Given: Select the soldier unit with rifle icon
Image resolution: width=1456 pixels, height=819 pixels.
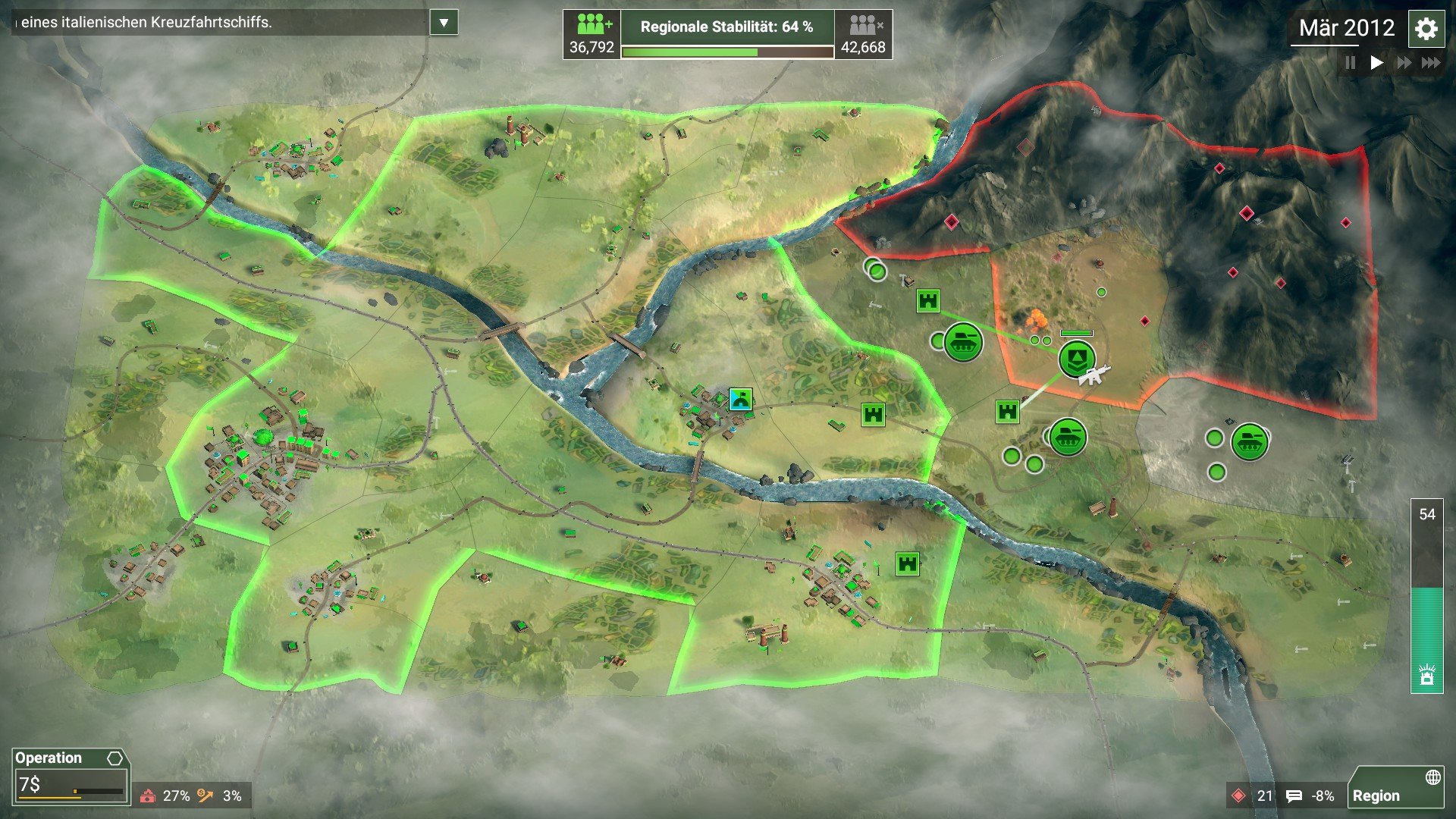Looking at the screenshot, I should click(x=1077, y=359).
